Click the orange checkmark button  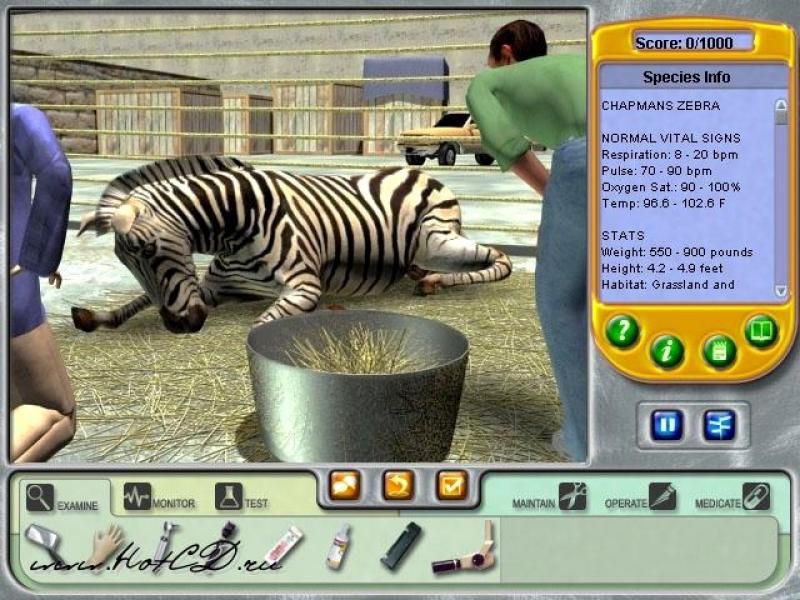[x=452, y=486]
